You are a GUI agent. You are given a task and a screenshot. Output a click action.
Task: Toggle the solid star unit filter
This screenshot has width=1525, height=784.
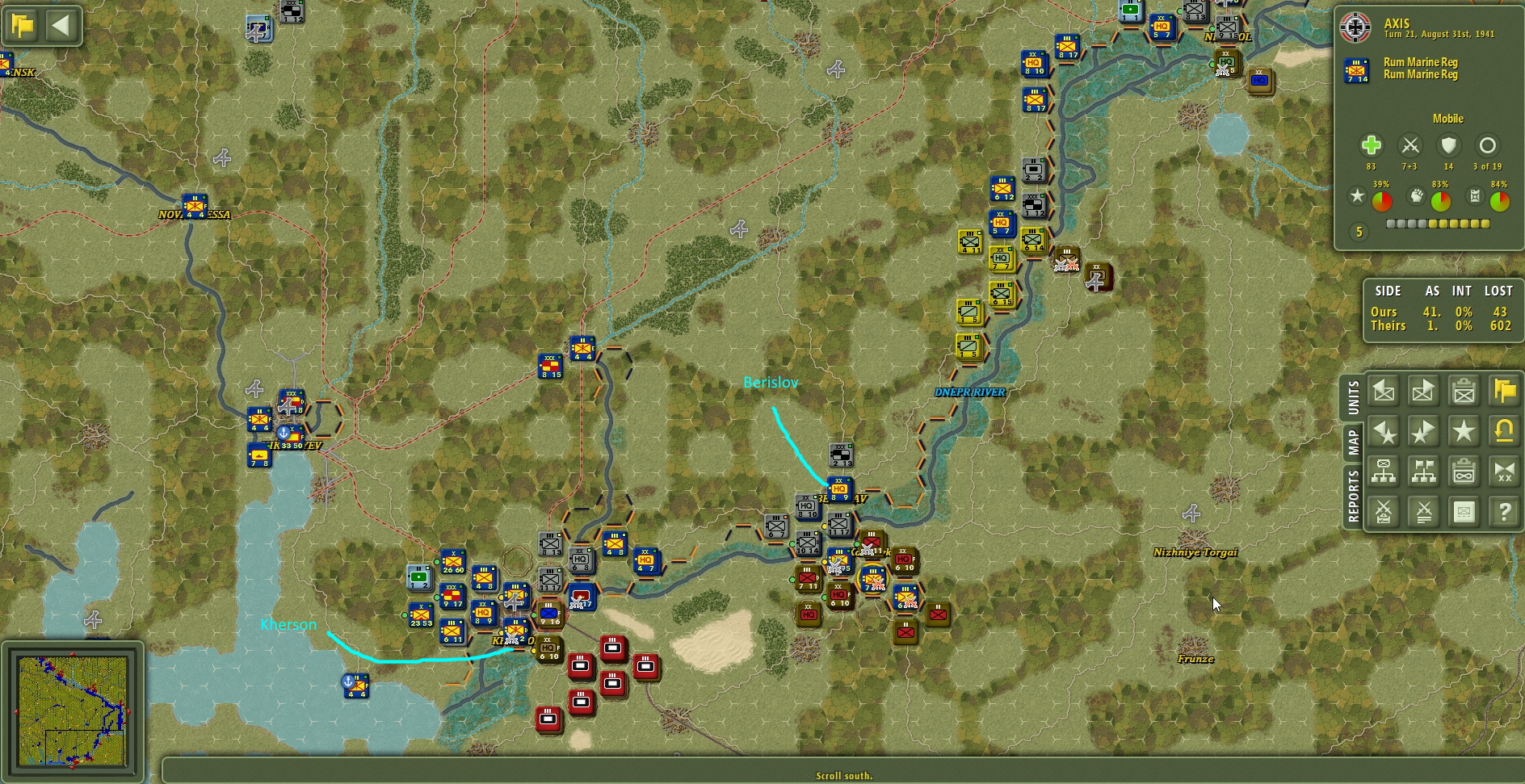[1464, 432]
